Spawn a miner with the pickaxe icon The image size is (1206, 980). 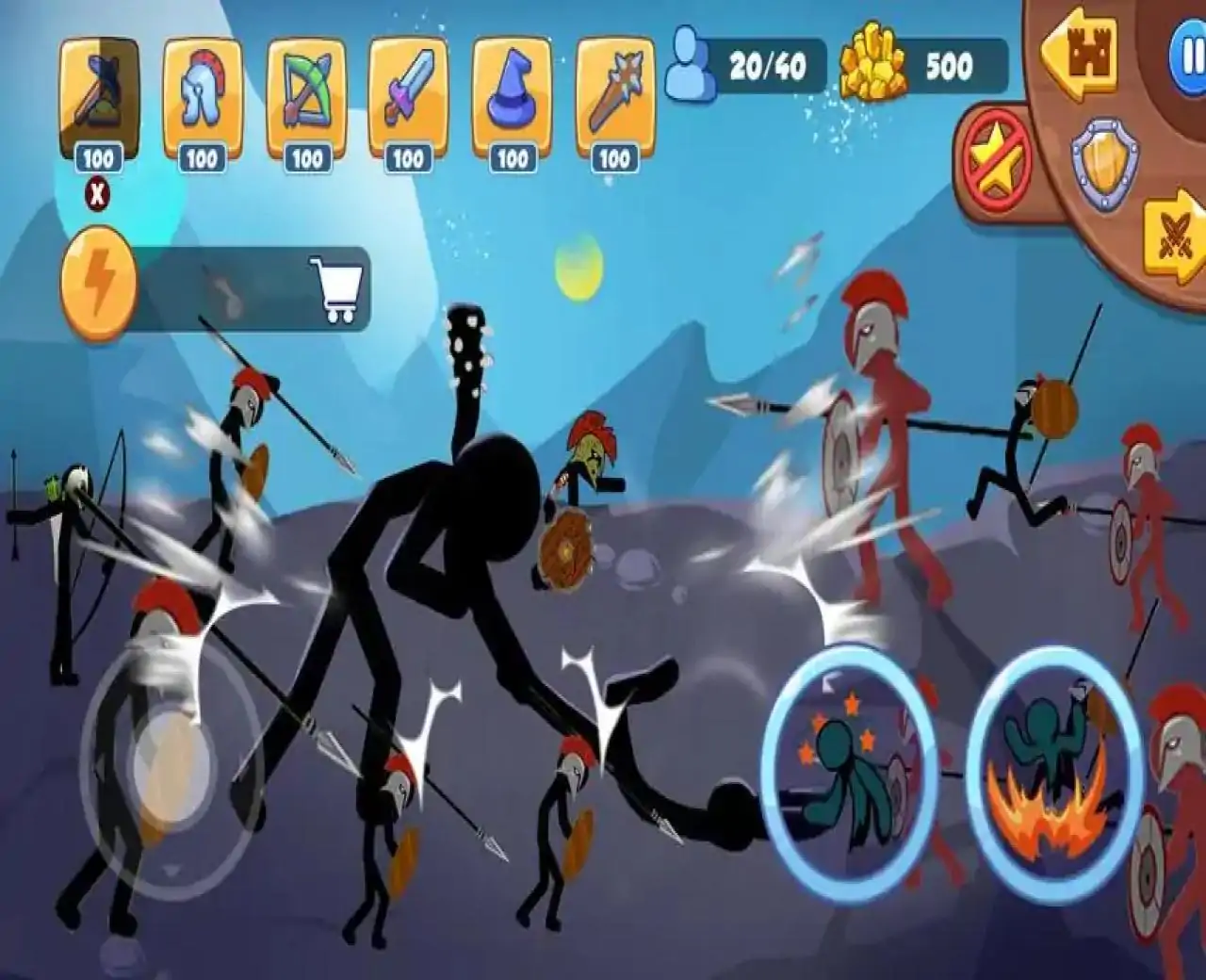click(x=101, y=90)
